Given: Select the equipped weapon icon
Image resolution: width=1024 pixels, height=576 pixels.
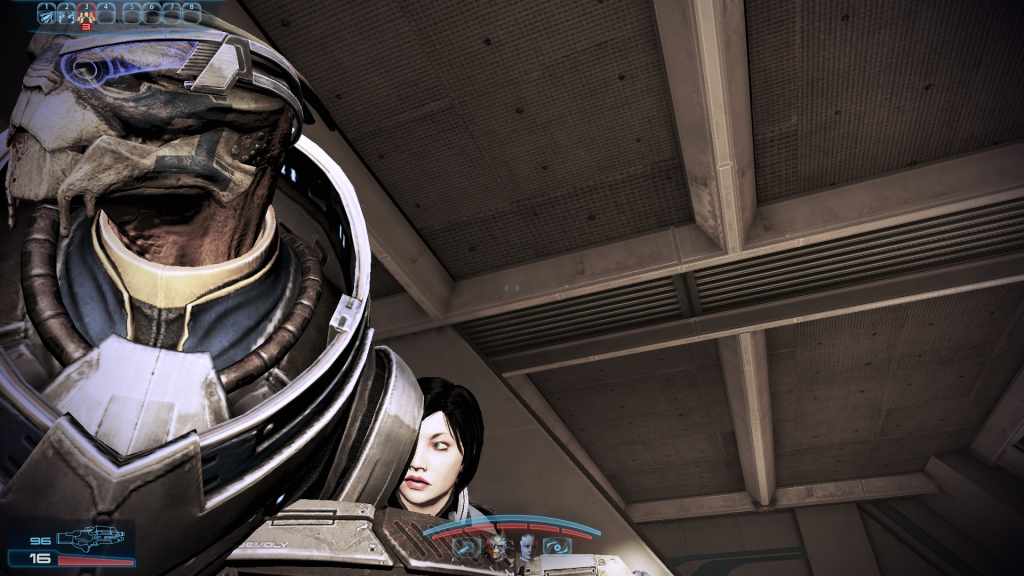Looking at the screenshot, I should point(90,537).
